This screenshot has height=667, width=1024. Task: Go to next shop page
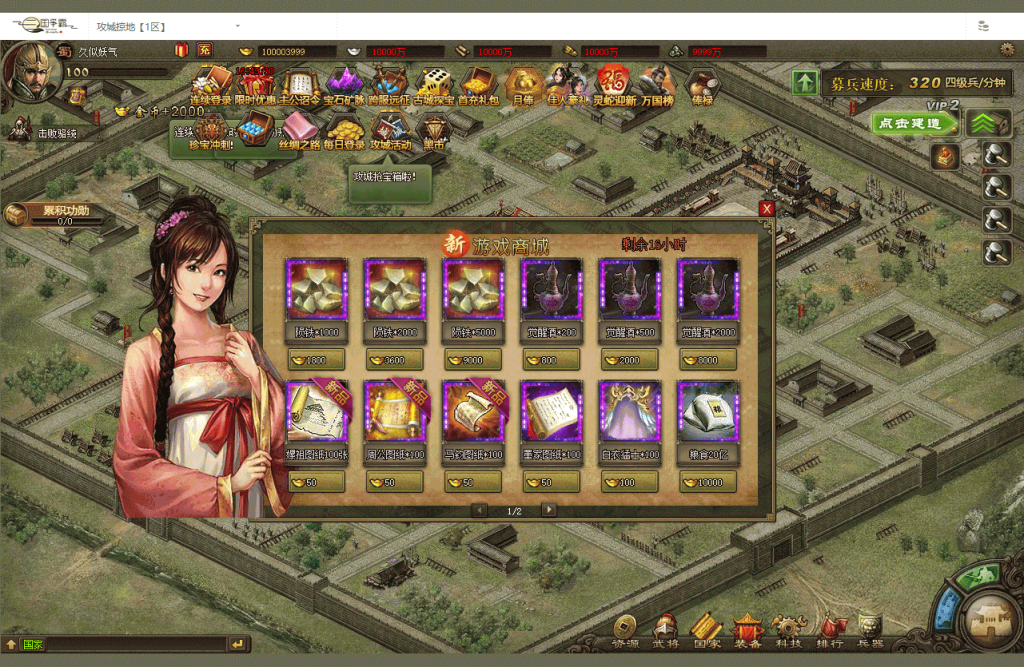549,510
